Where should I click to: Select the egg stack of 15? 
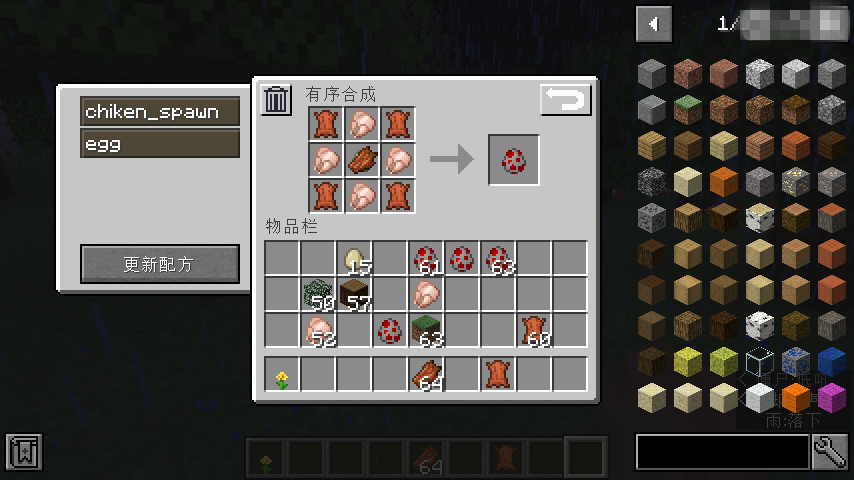[x=355, y=259]
